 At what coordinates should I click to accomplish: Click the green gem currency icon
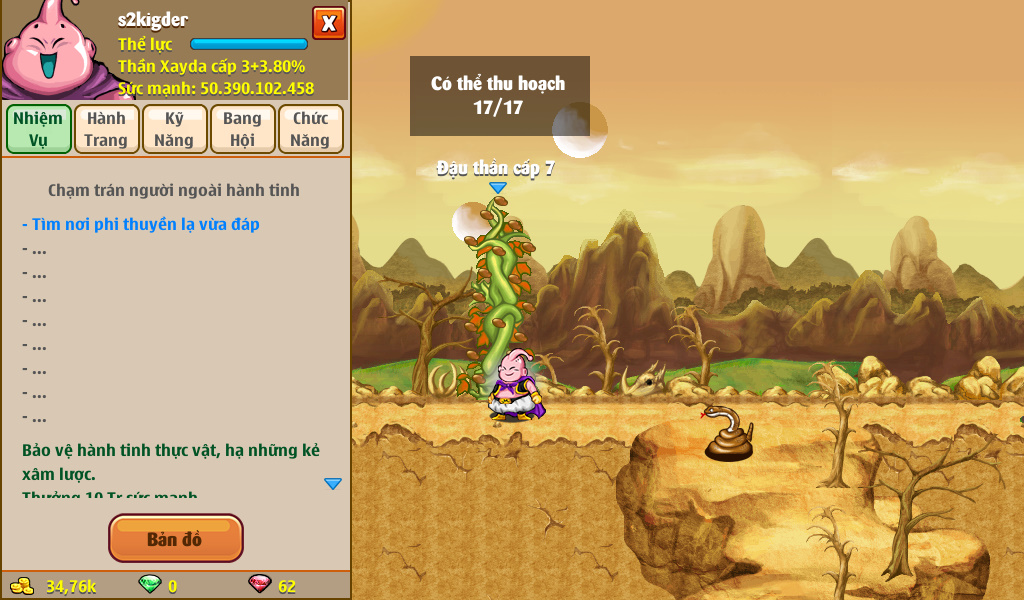[x=149, y=585]
